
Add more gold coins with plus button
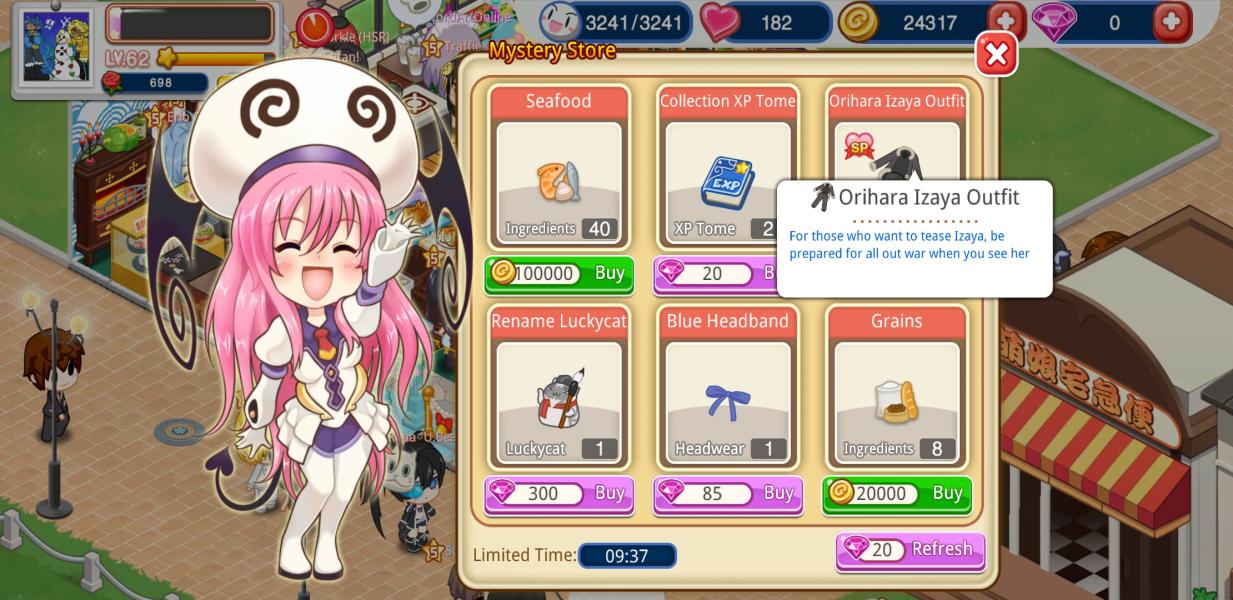click(x=1006, y=22)
